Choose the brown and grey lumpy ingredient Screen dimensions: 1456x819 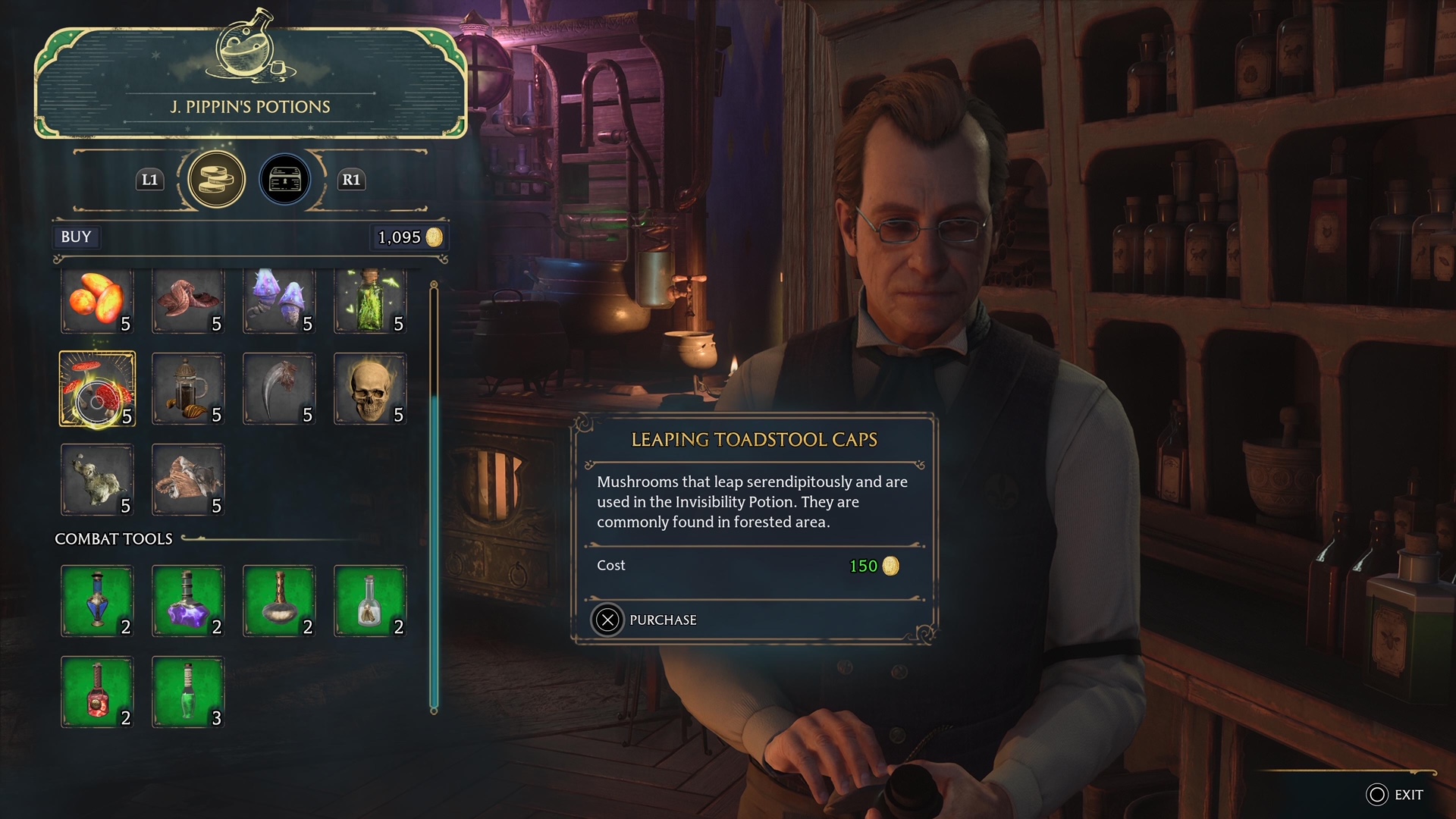click(188, 480)
